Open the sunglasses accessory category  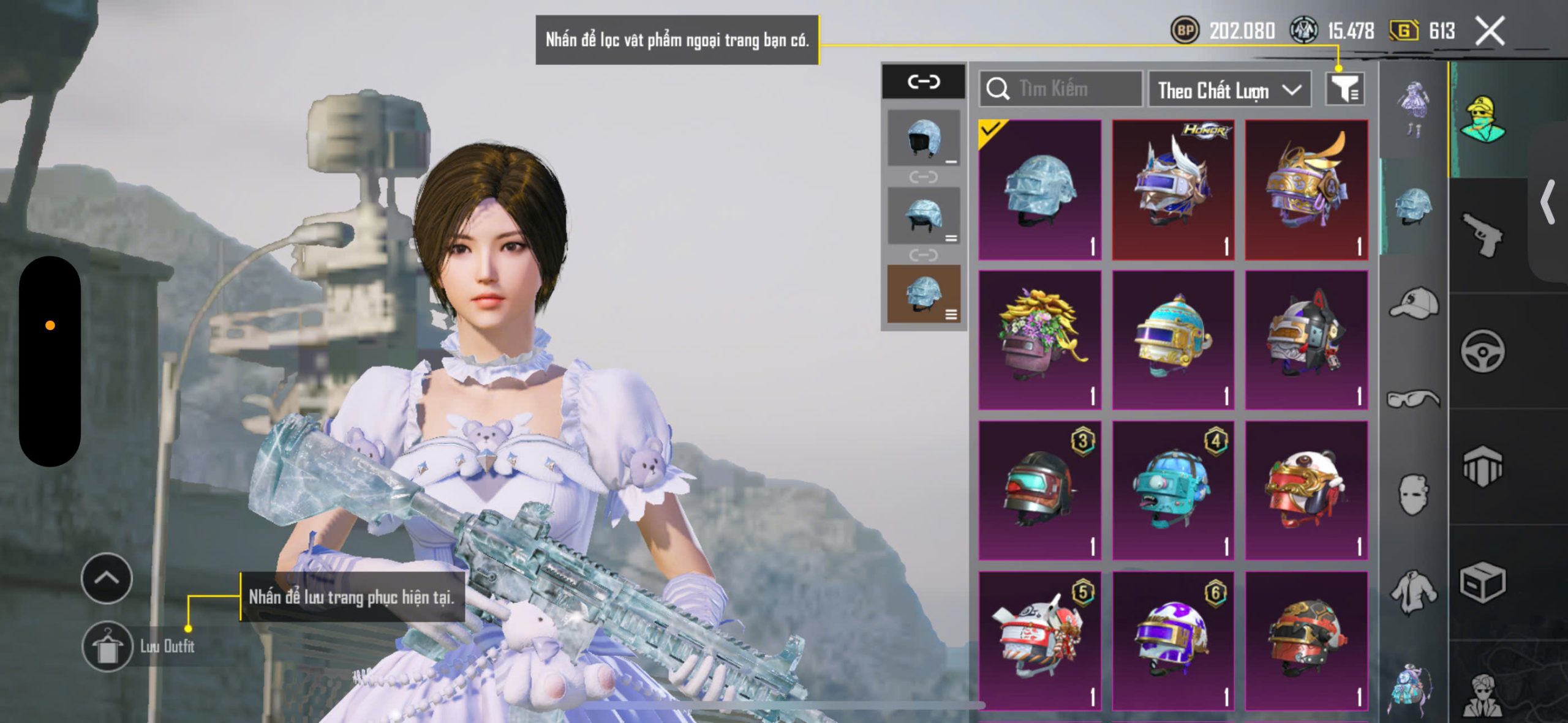1414,399
